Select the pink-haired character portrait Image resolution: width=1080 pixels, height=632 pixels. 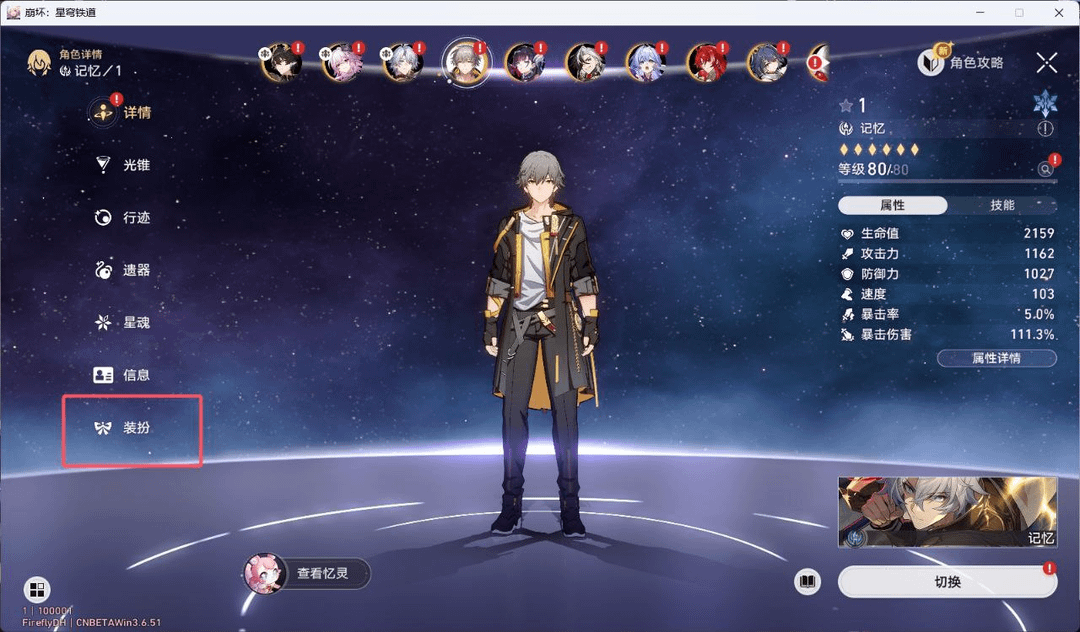[341, 62]
